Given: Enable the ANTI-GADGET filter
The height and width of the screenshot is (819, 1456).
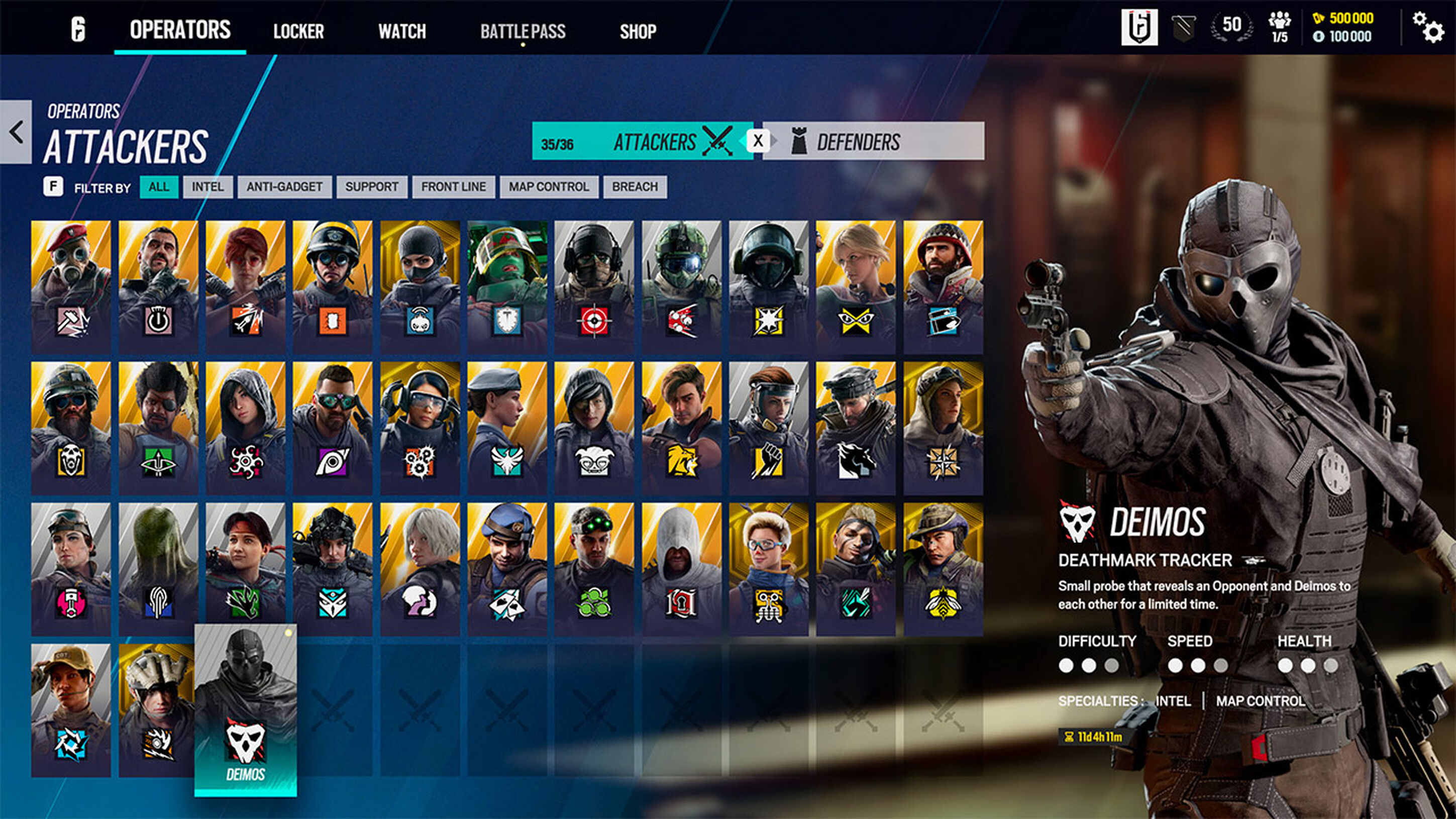Looking at the screenshot, I should [284, 186].
